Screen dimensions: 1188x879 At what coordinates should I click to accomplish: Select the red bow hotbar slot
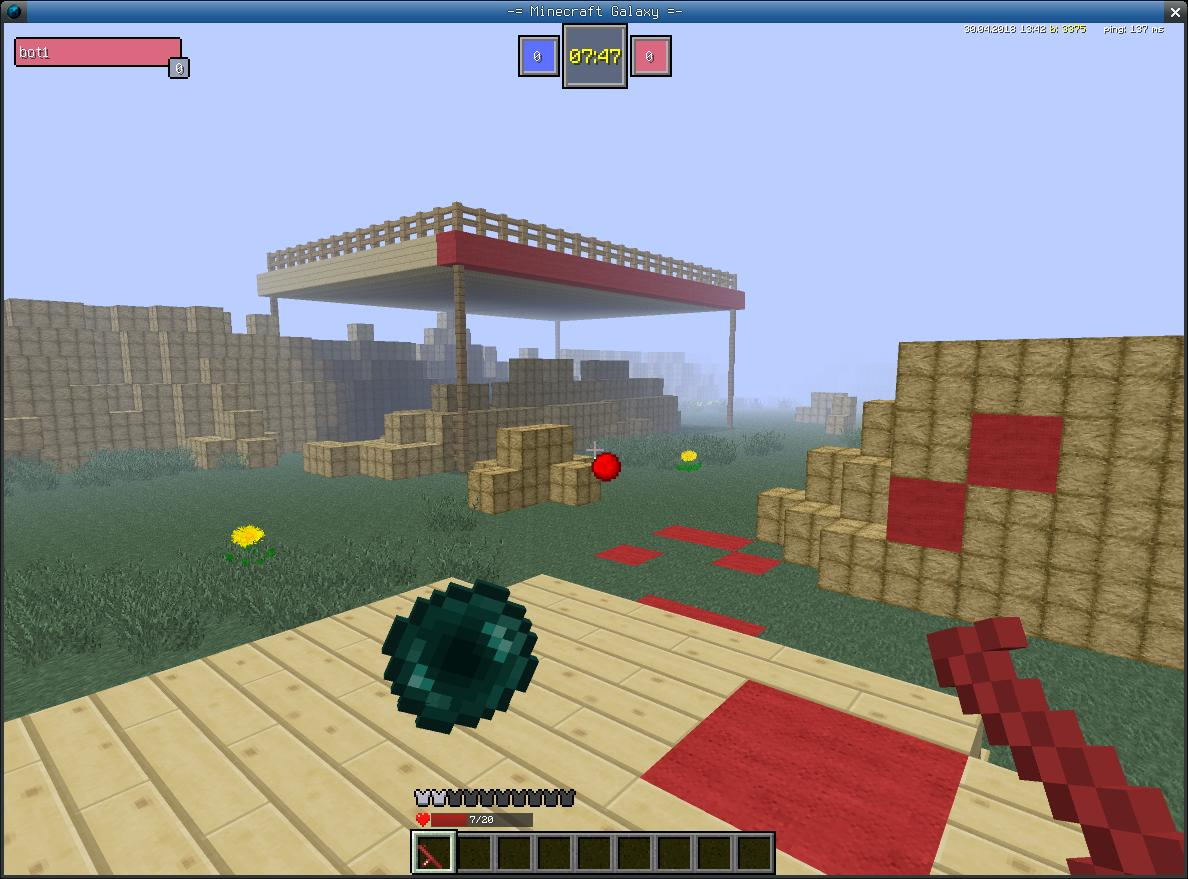tap(434, 853)
